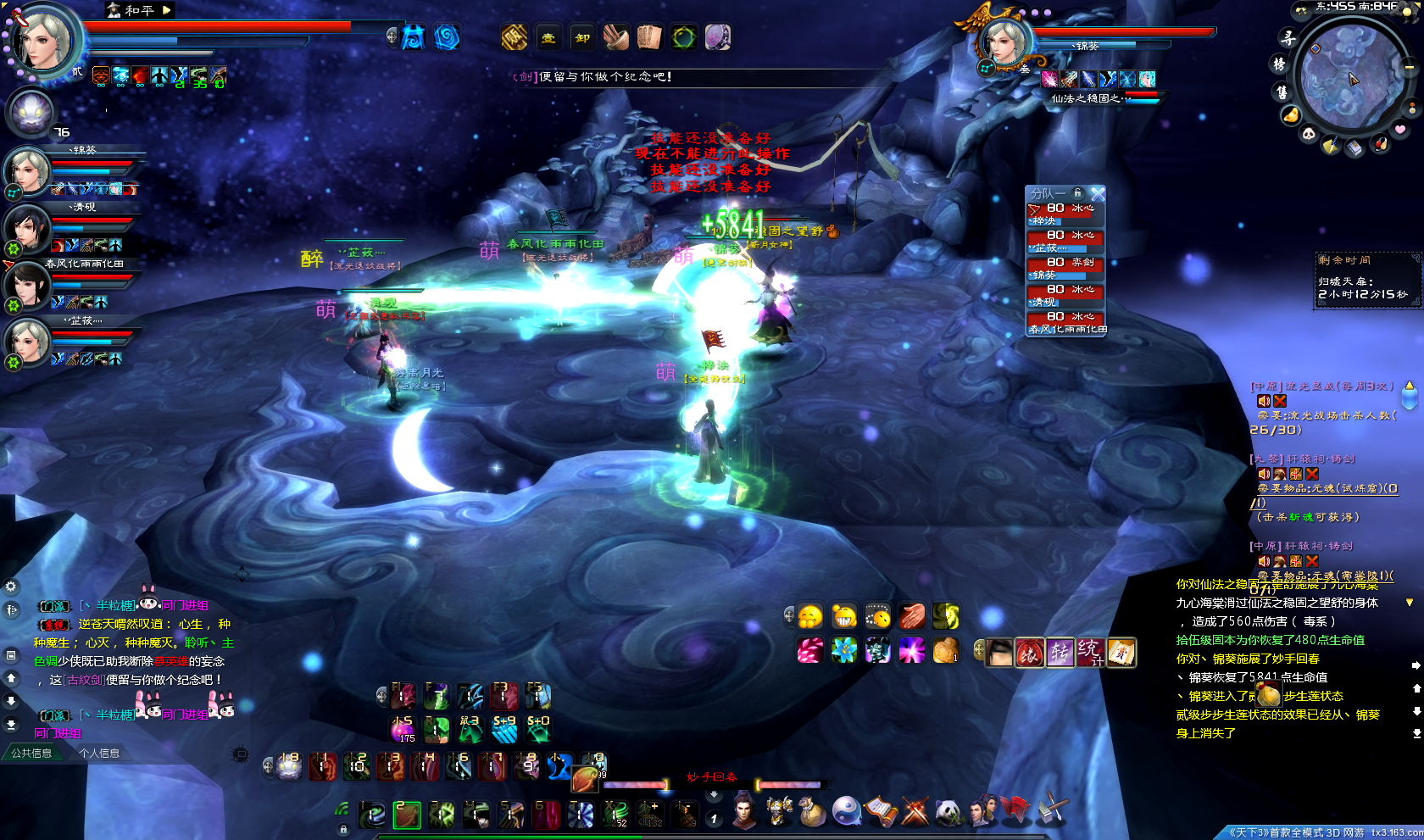This screenshot has height=840, width=1424.
Task: Switch to the 公共信息 chat tab
Action: (32, 753)
